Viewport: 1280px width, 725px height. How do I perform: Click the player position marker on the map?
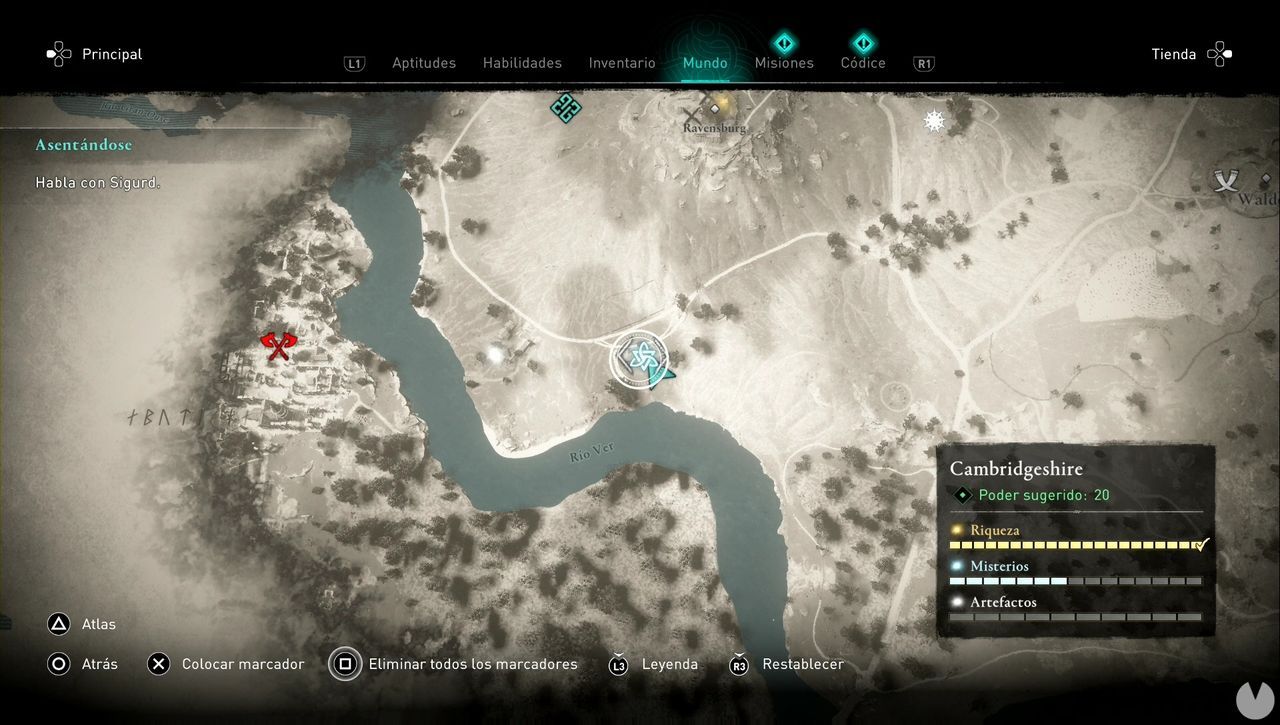tap(641, 358)
